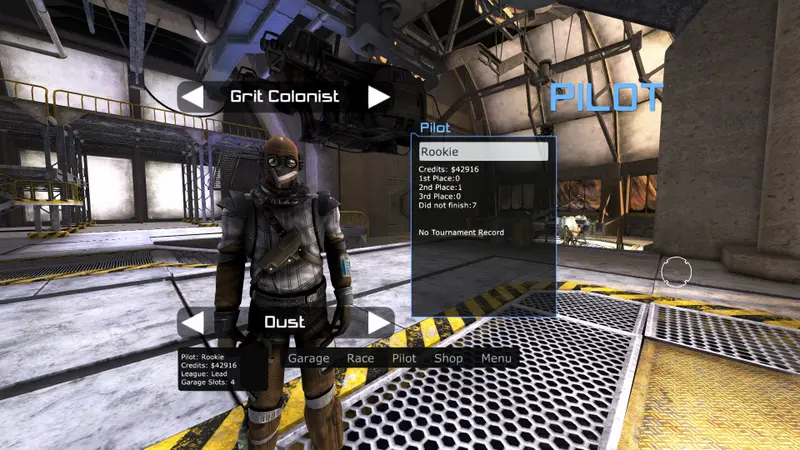The image size is (800, 450).
Task: Open the Shop
Action: 448,358
